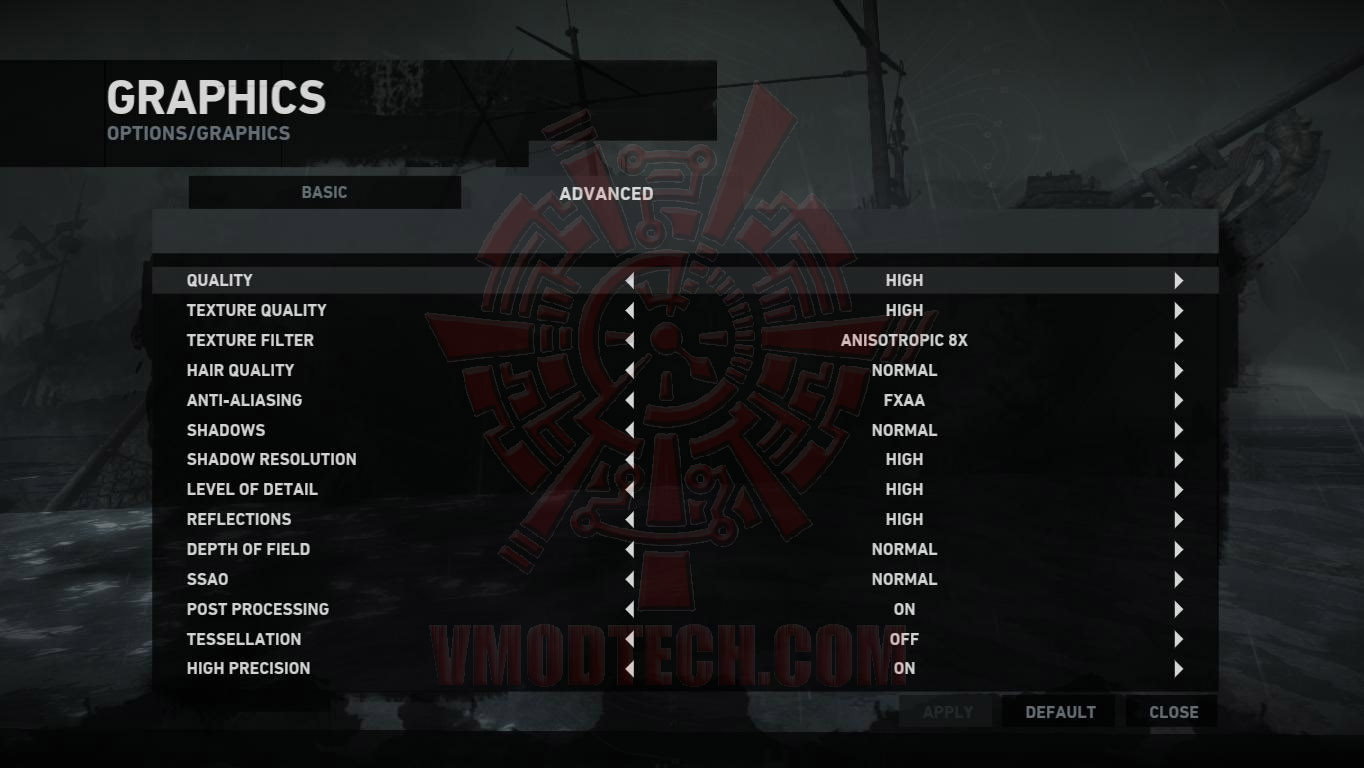The height and width of the screenshot is (768, 1364).
Task: Increase Texture Filter using the right arrow
Action: pyautogui.click(x=1178, y=341)
